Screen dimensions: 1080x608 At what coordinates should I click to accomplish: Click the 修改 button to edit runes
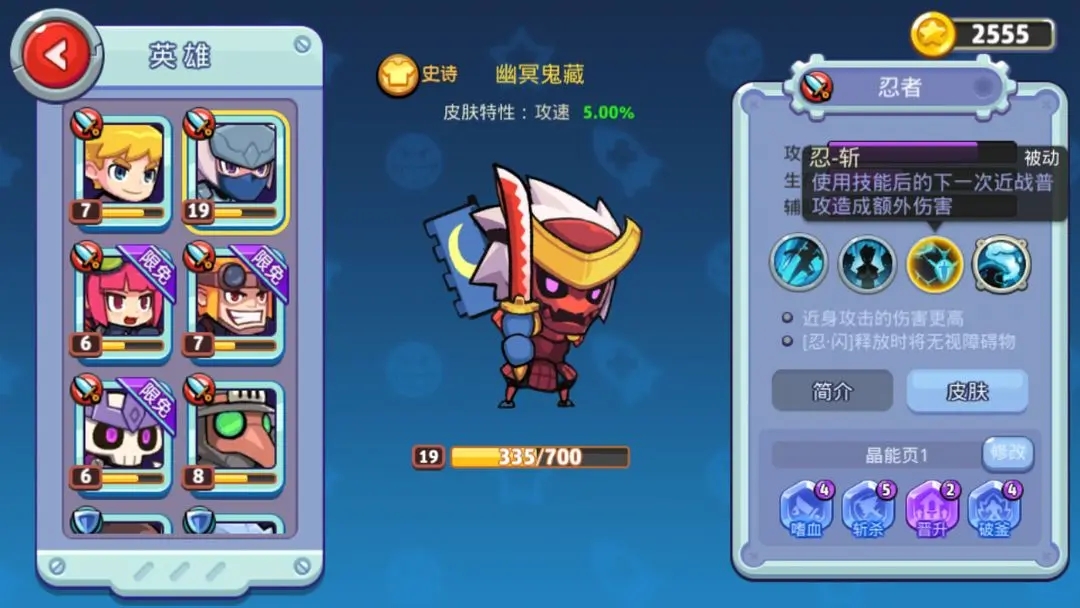click(1007, 453)
